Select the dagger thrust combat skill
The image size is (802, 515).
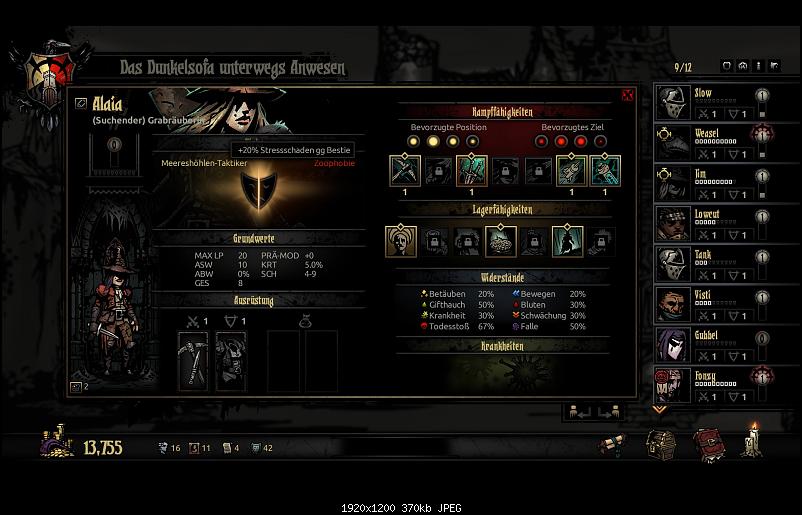pos(471,171)
